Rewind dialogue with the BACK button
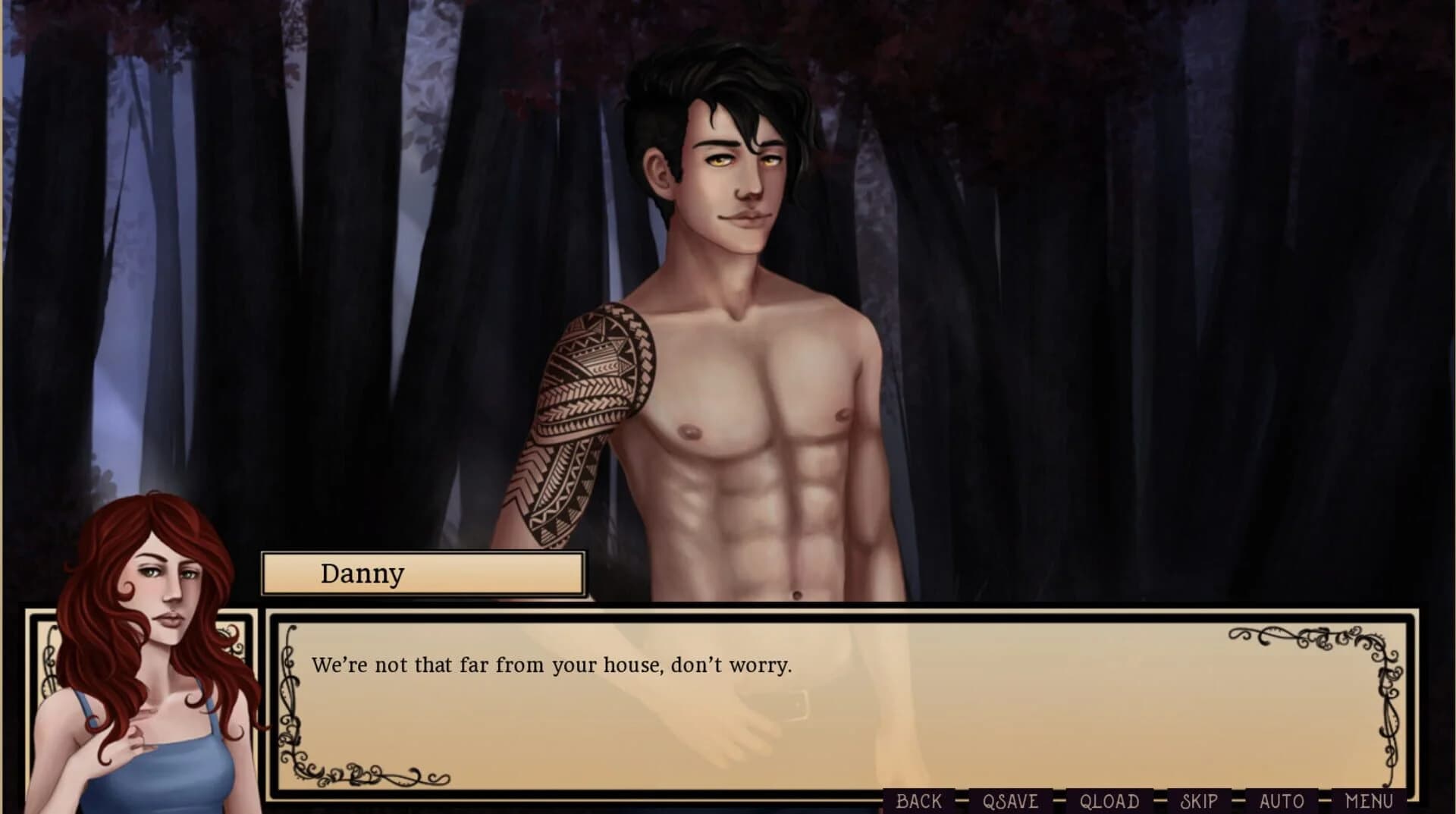Screen dimensions: 1456x814 (x=918, y=801)
